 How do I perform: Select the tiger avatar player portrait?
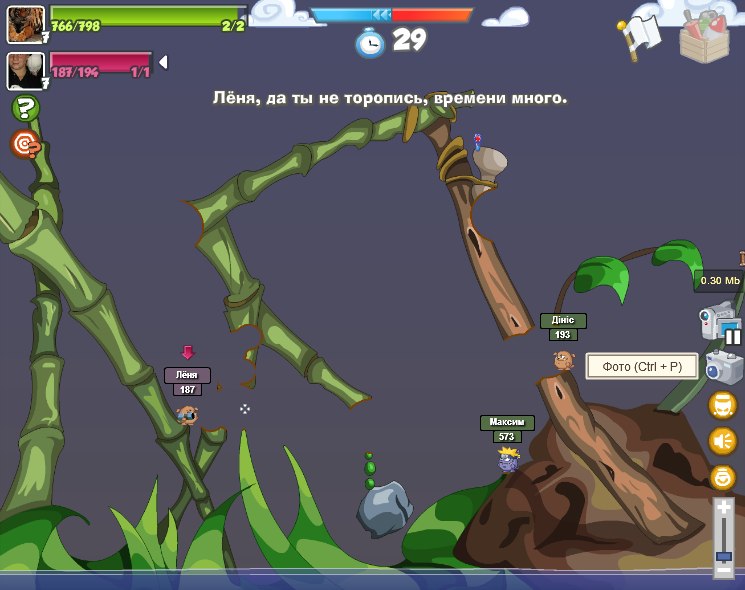tap(25, 24)
